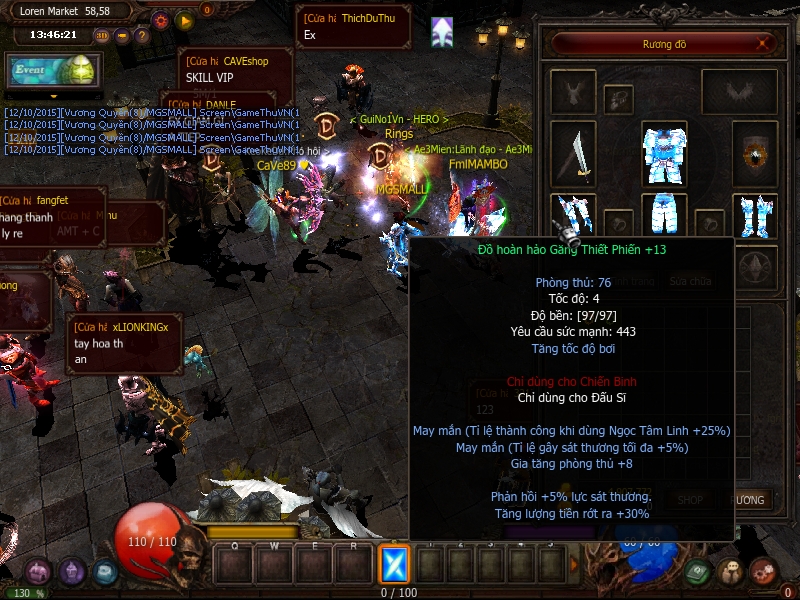The image size is (800, 600).
Task: Click the orange play arrow button
Action: pos(183,20)
